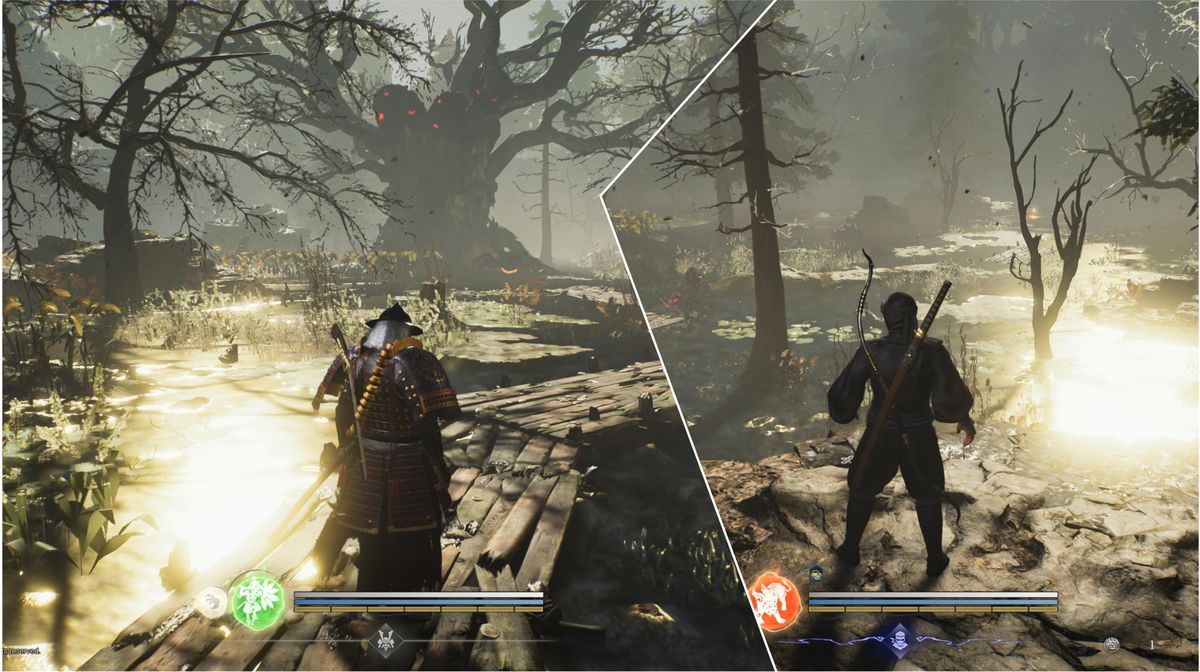The image size is (1200, 672).
Task: Select the small buff icon above health bar
Action: click(816, 573)
